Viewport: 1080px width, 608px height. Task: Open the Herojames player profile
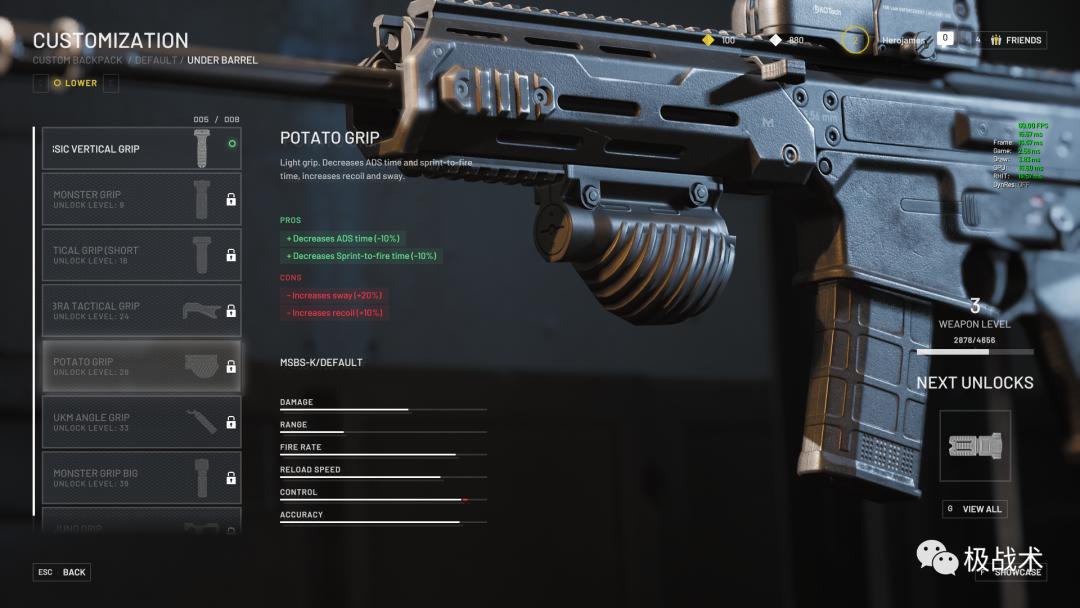[x=904, y=40]
